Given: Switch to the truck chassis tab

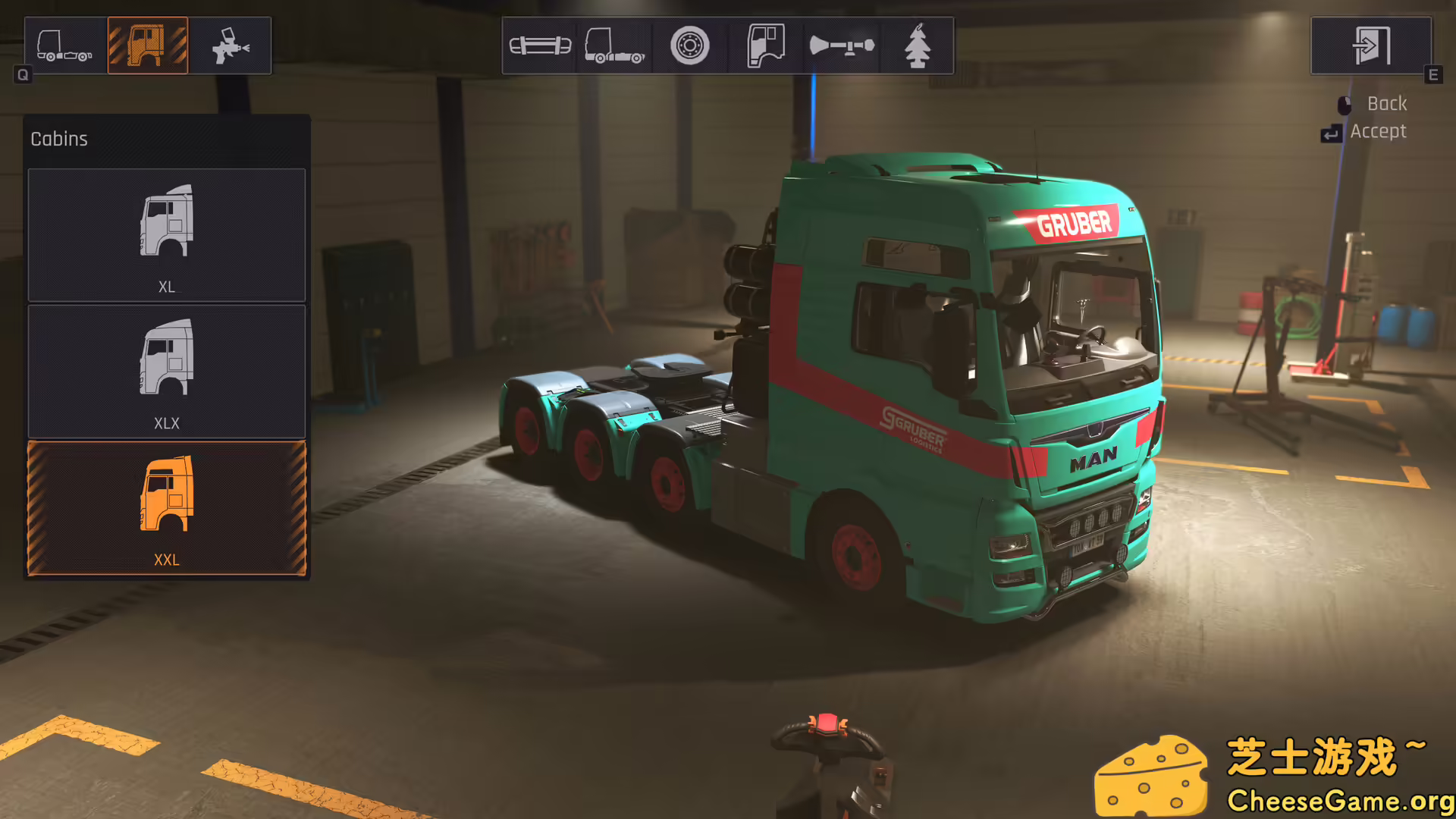Looking at the screenshot, I should tap(63, 44).
